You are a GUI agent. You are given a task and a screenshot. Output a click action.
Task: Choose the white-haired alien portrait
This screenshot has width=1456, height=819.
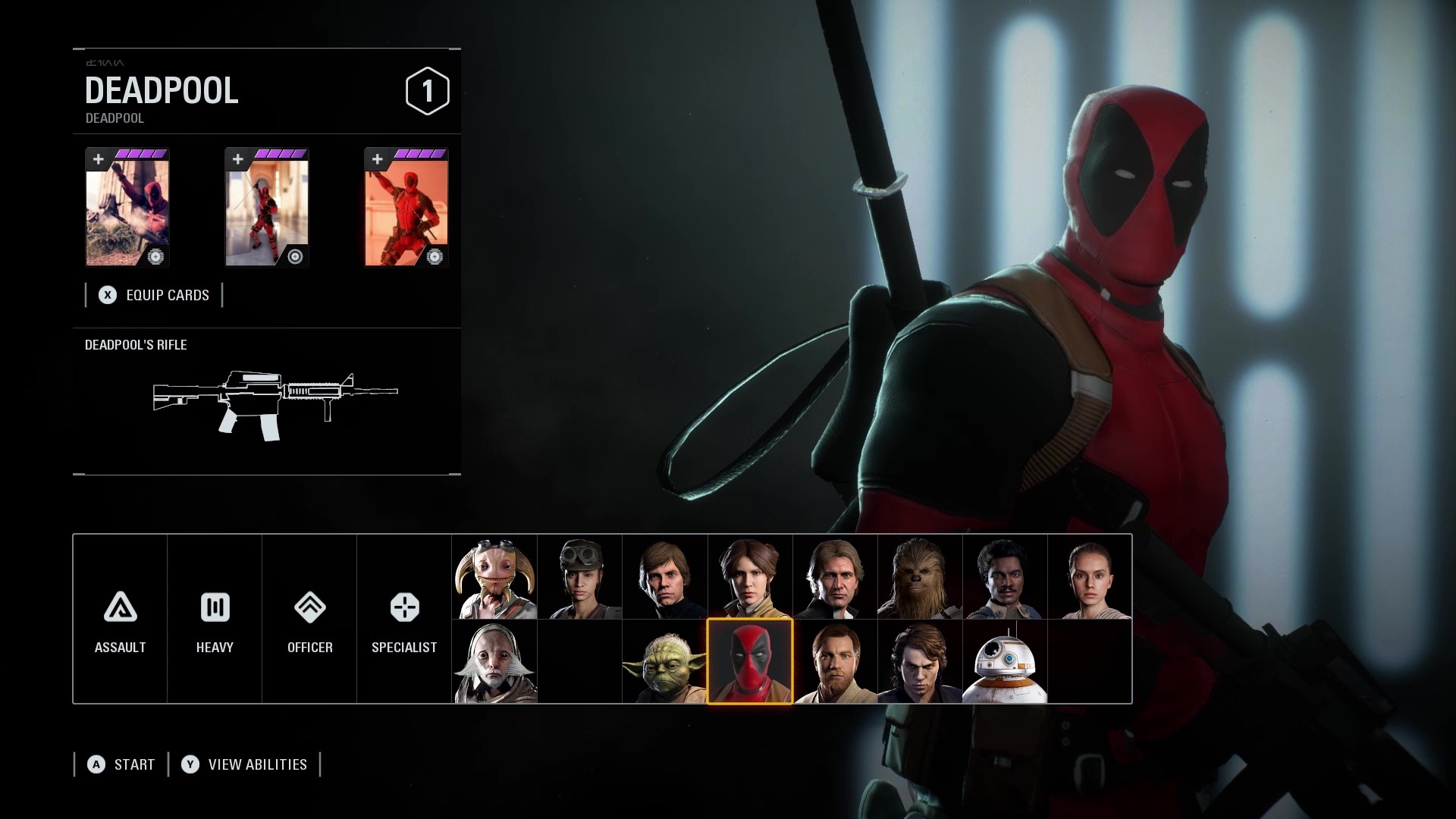pos(494,663)
